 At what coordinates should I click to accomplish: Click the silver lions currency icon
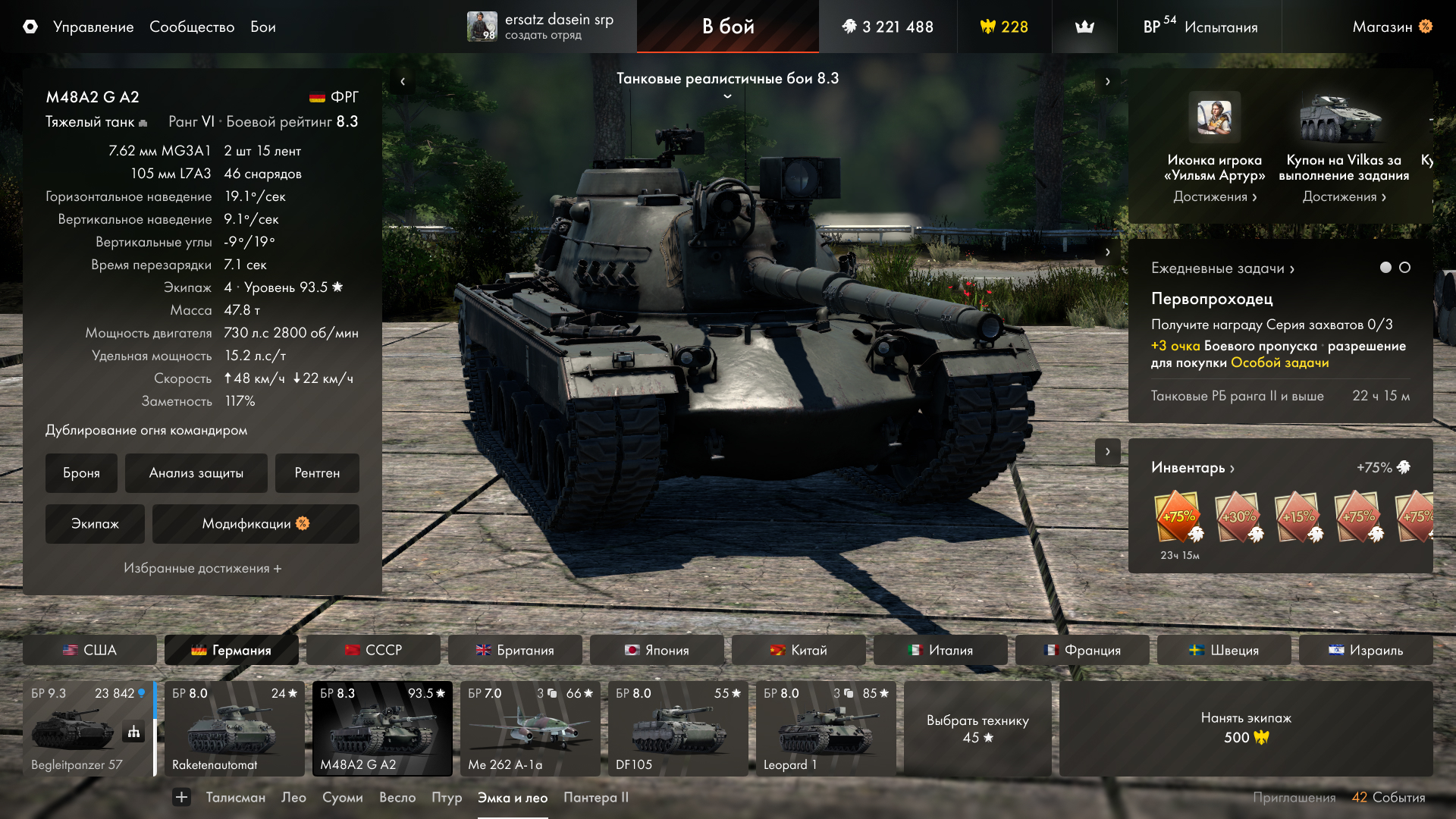(x=849, y=27)
